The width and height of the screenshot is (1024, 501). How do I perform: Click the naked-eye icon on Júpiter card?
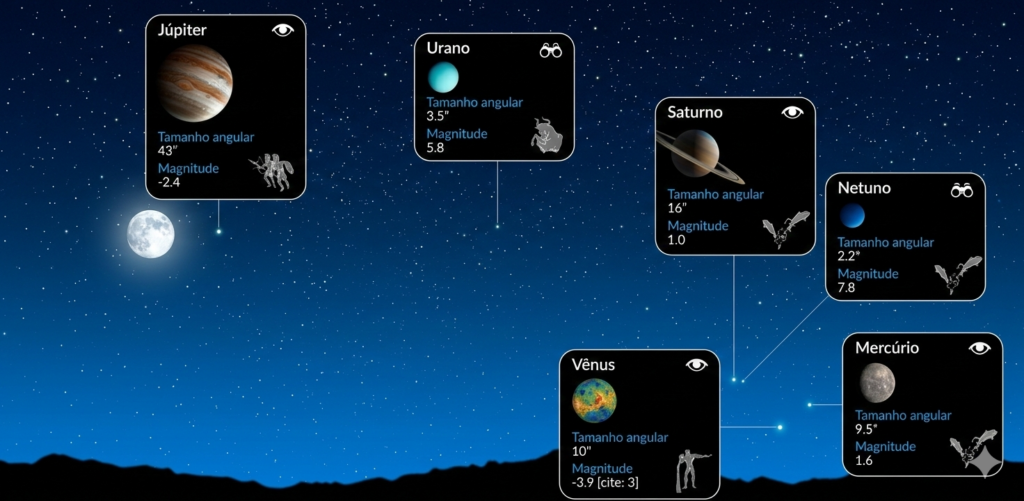tap(283, 30)
